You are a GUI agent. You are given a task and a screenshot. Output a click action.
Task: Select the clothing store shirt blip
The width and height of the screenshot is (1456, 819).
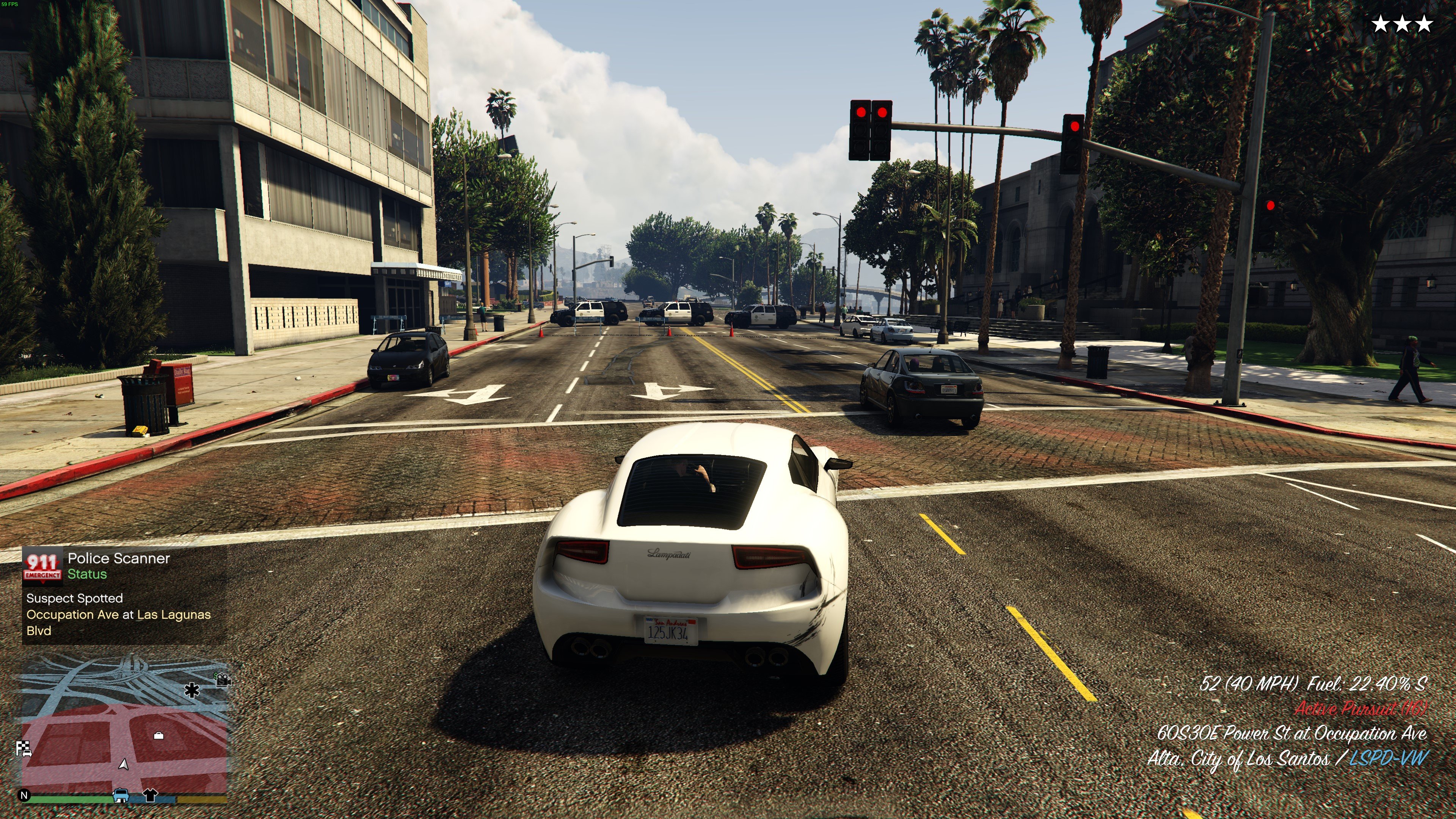150,795
